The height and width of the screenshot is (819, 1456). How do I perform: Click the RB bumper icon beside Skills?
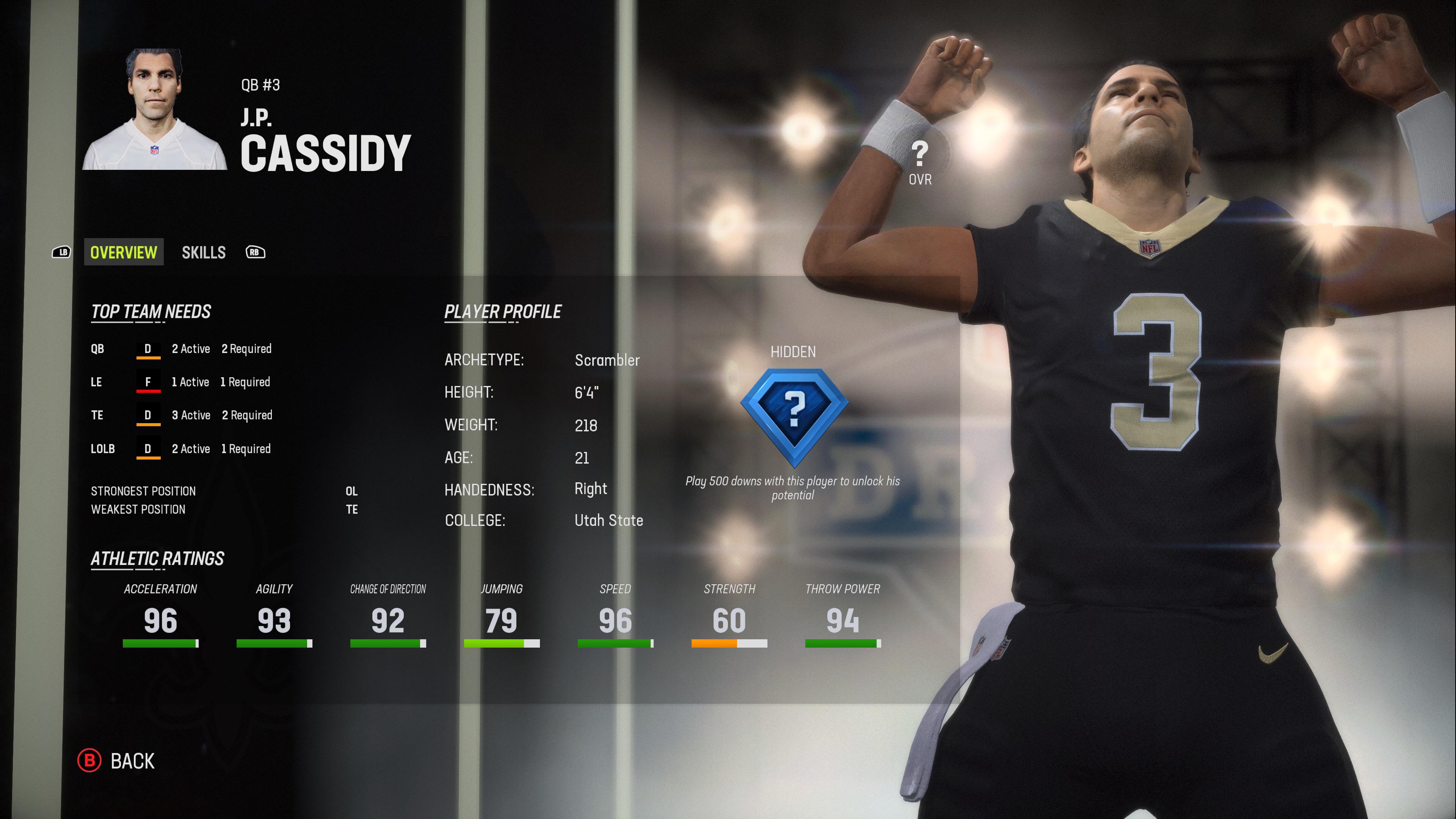255,253
